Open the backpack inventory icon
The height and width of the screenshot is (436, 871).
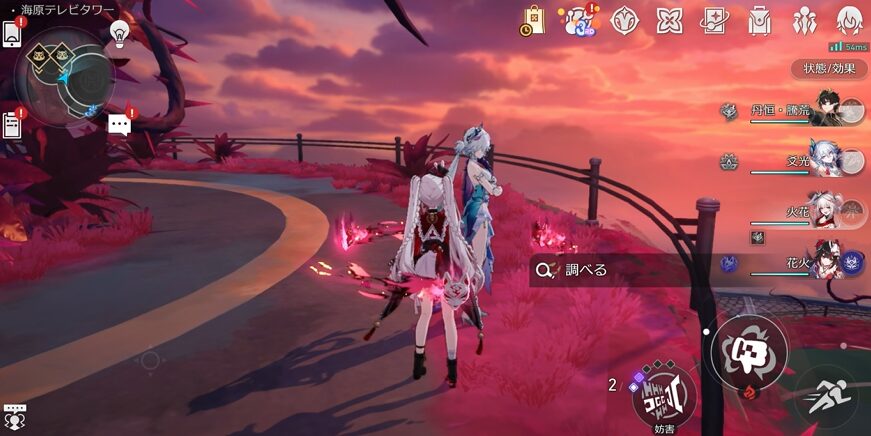[x=759, y=20]
